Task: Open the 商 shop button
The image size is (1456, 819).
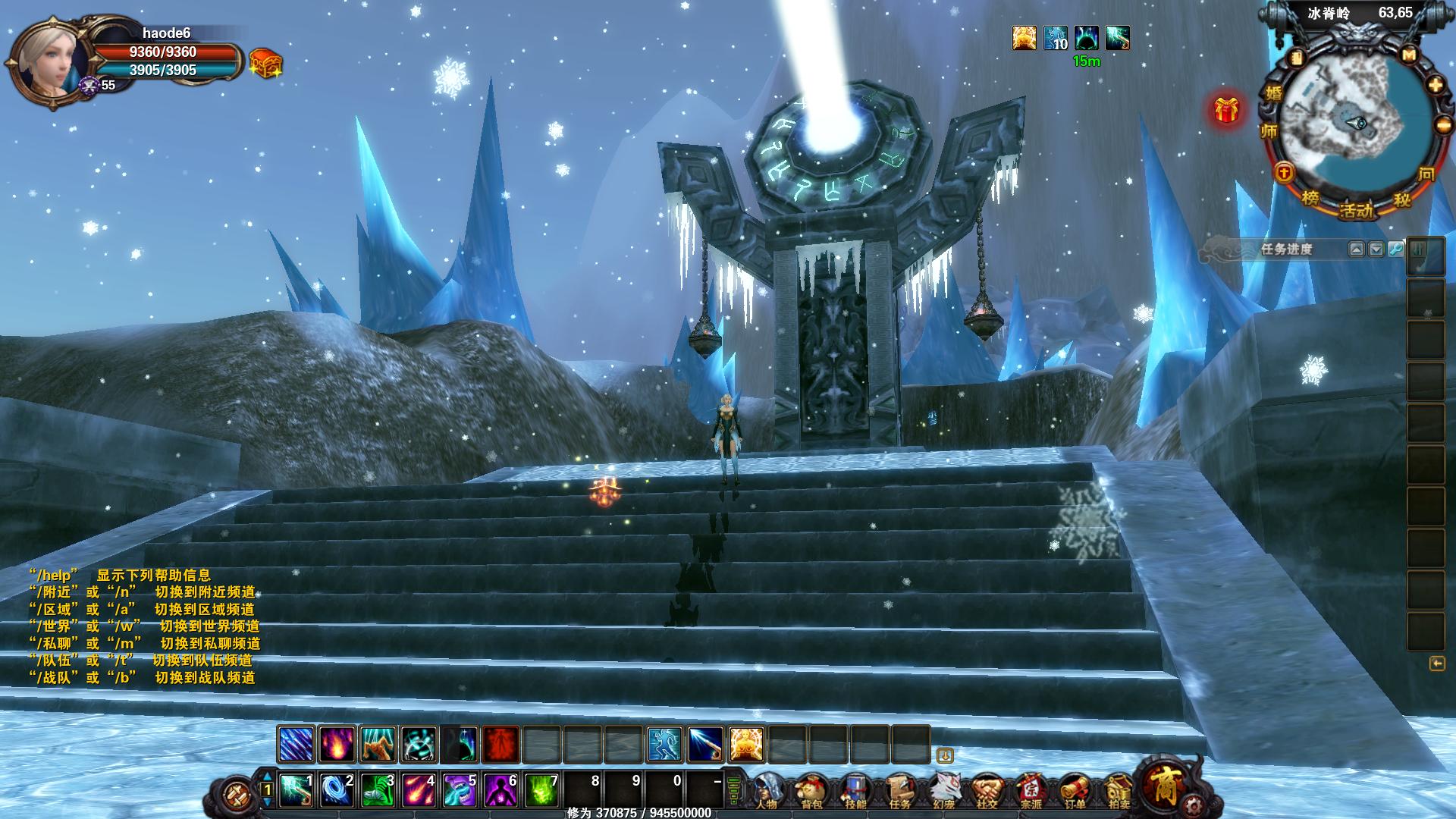Action: (x=1165, y=786)
